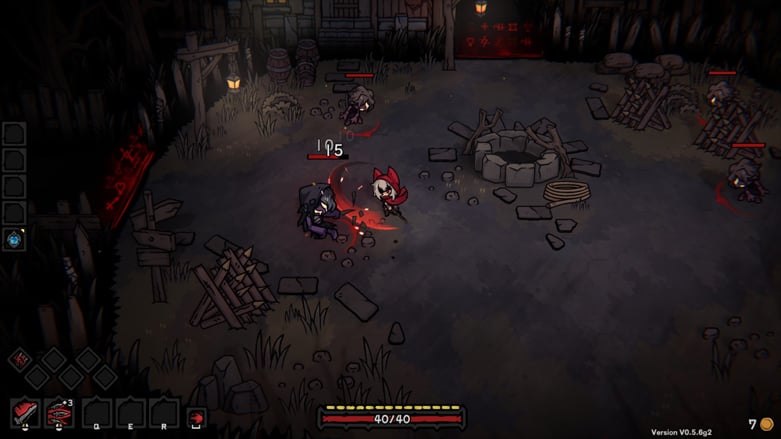Open the blue orb item slot
The width and height of the screenshot is (781, 439).
(14, 239)
